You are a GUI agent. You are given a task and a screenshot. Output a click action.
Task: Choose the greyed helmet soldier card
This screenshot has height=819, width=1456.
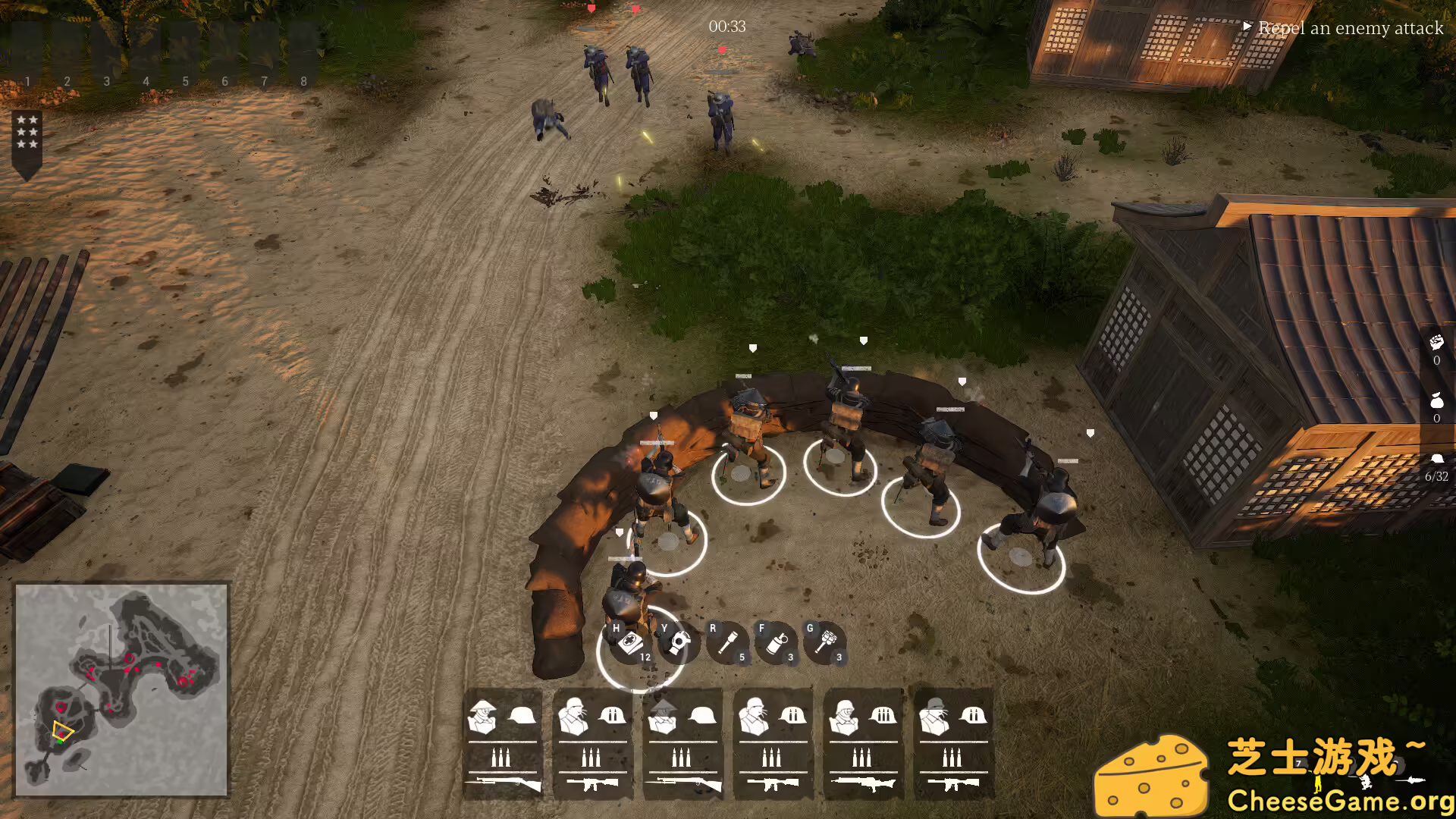pos(953,744)
